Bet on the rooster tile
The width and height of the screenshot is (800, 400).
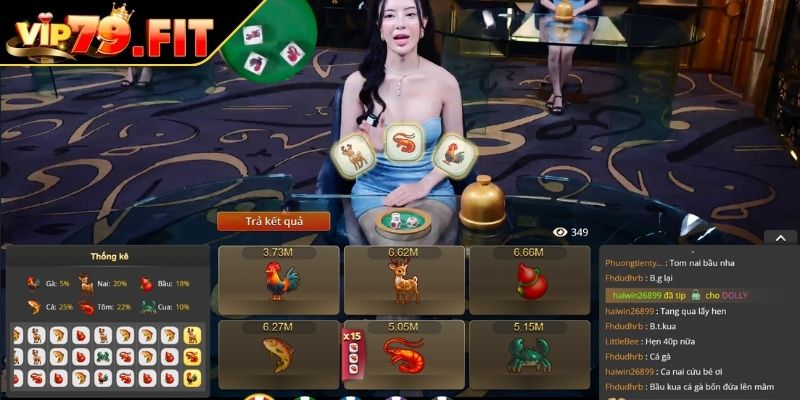tap(279, 279)
